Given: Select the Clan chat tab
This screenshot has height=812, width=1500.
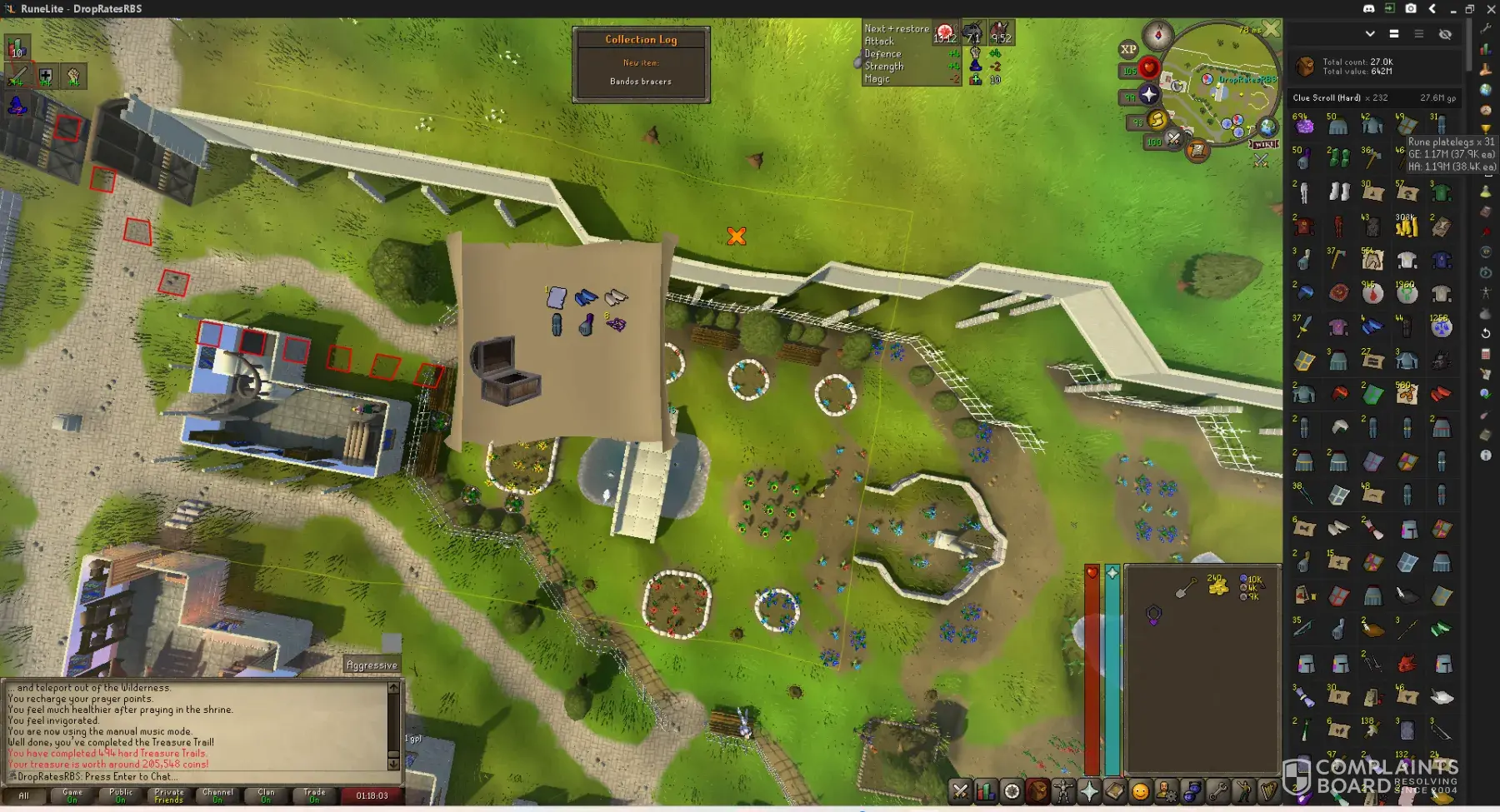Looking at the screenshot, I should tap(266, 795).
